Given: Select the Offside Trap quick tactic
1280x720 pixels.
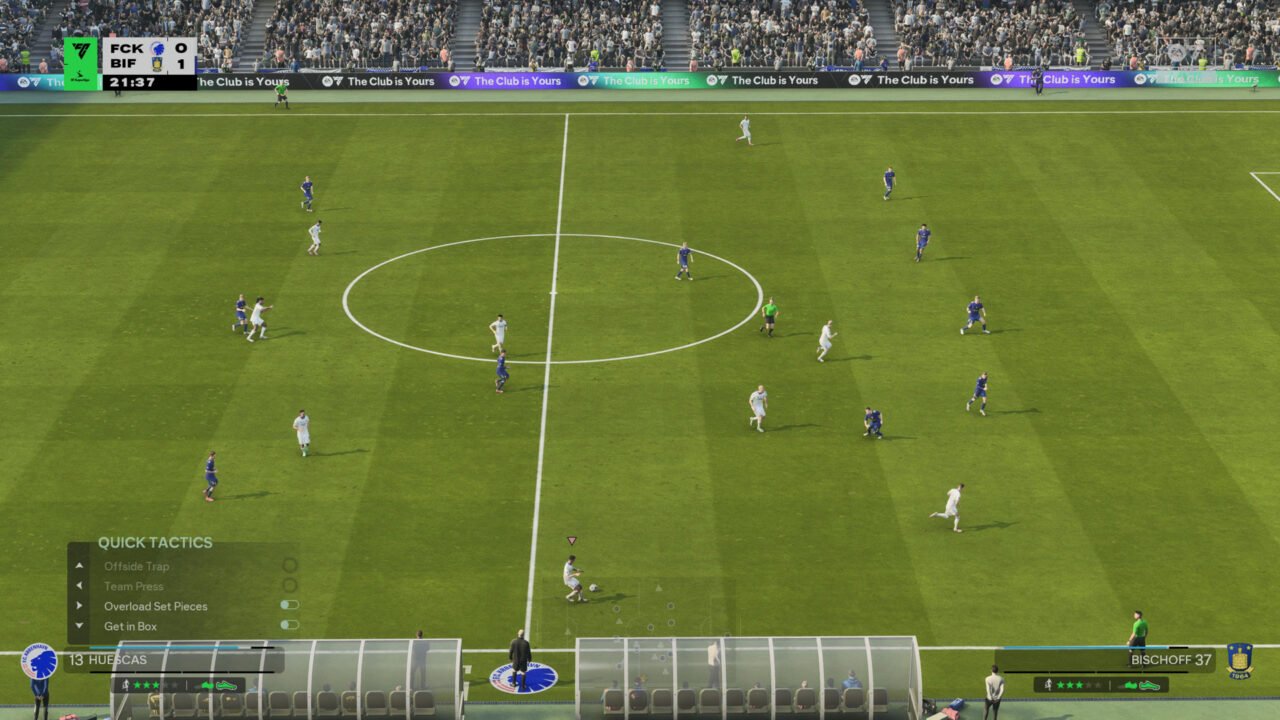Looking at the screenshot, I should [x=137, y=566].
